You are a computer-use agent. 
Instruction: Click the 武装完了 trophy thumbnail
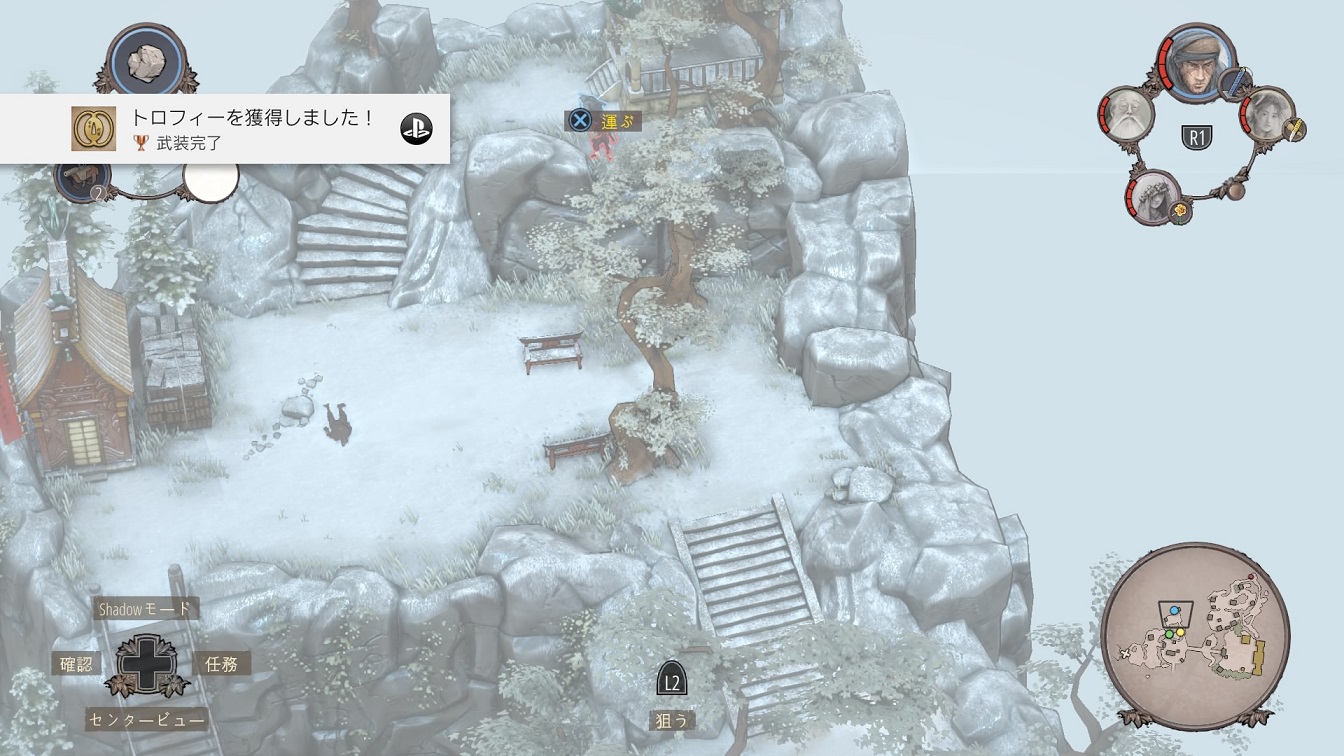tap(93, 129)
